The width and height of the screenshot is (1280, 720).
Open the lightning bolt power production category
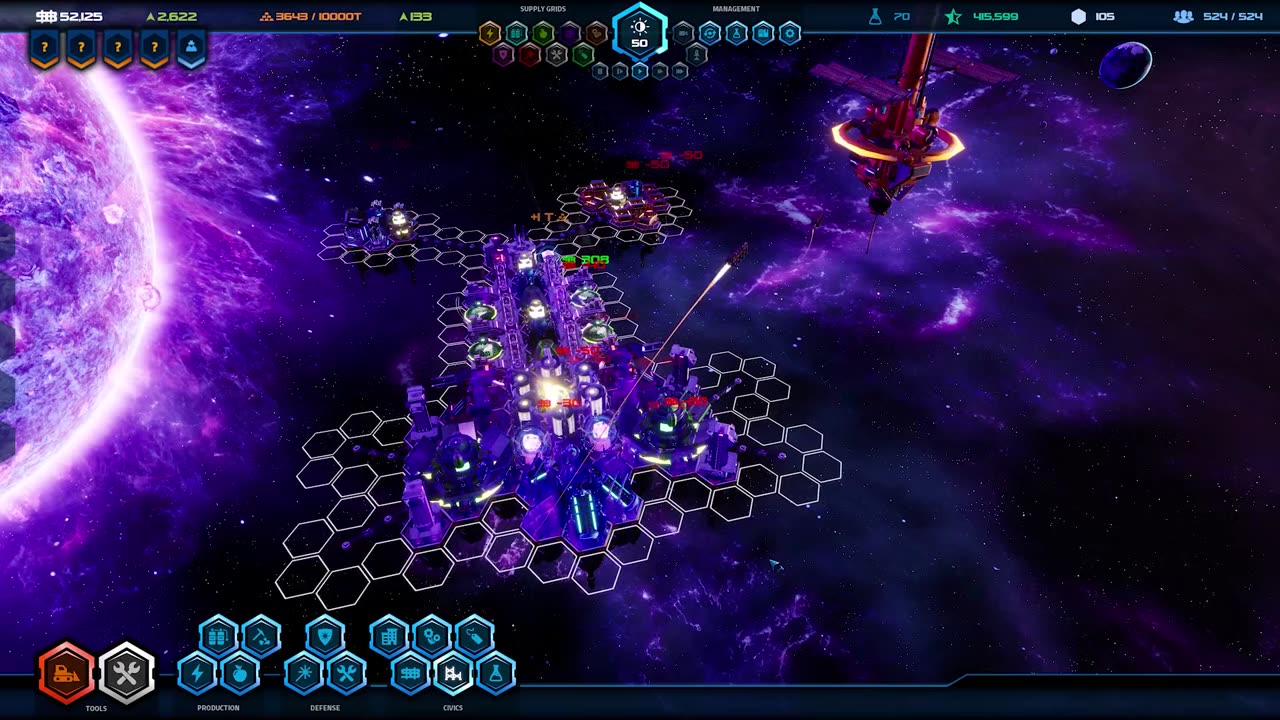coord(197,673)
